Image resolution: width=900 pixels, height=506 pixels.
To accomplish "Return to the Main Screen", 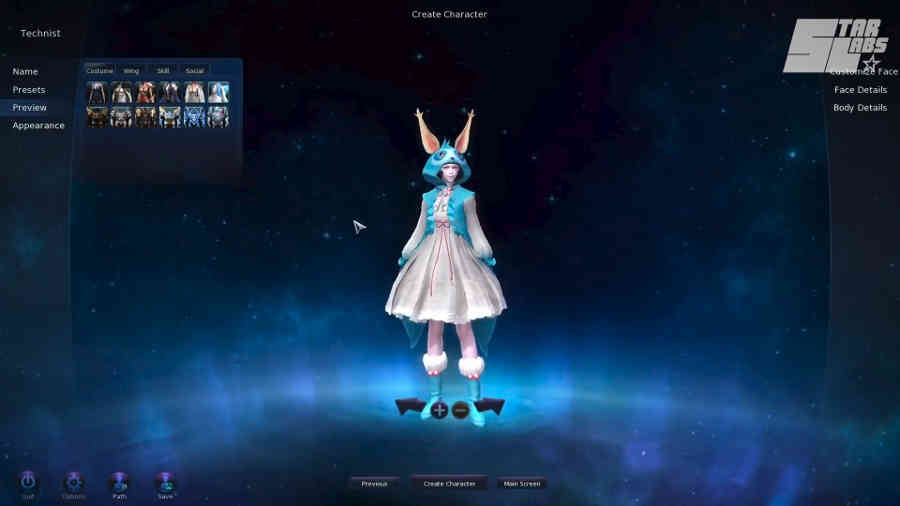I will point(522,484).
